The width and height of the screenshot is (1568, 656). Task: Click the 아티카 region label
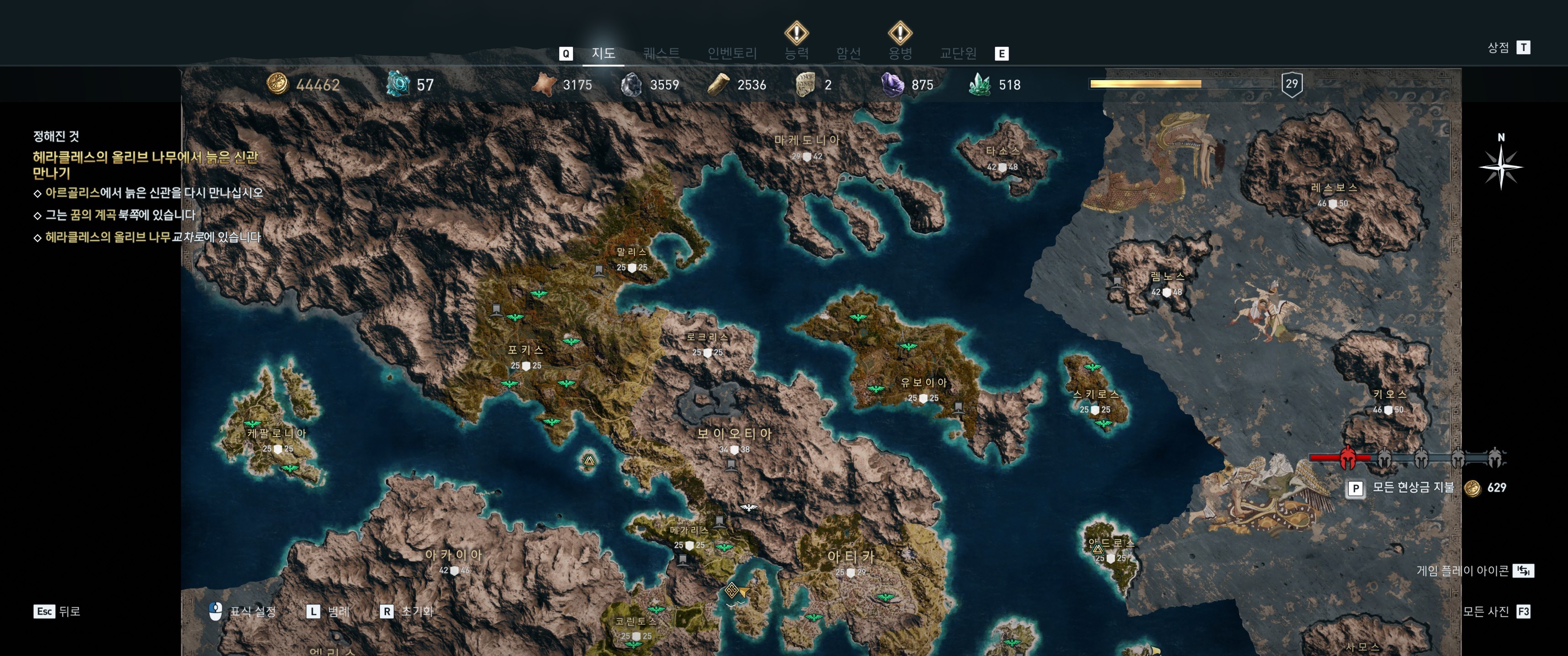pos(851,556)
